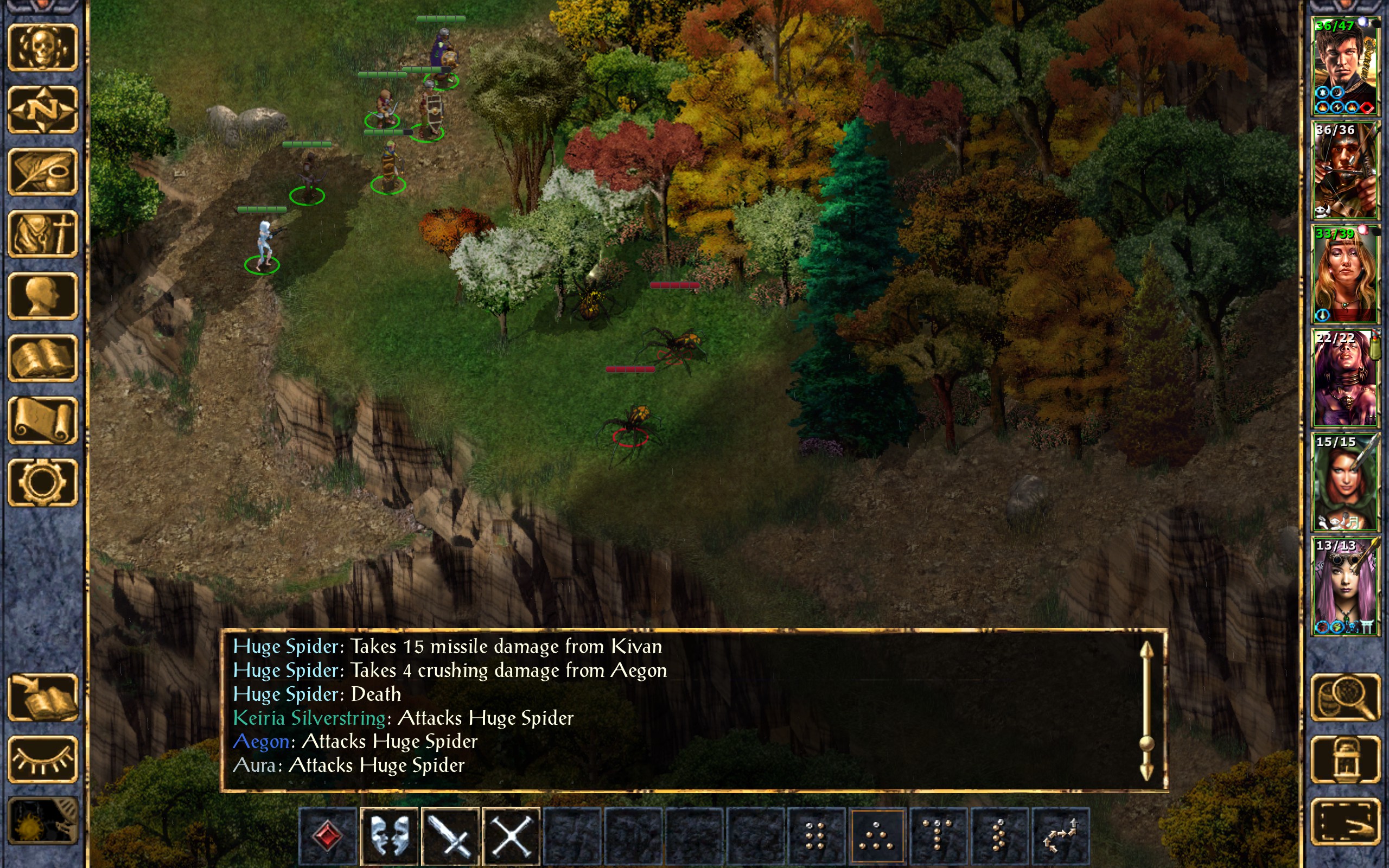Select the blonde woman portrait with 33/39 HP
Viewport: 1389px width, 868px height.
pyautogui.click(x=1345, y=275)
